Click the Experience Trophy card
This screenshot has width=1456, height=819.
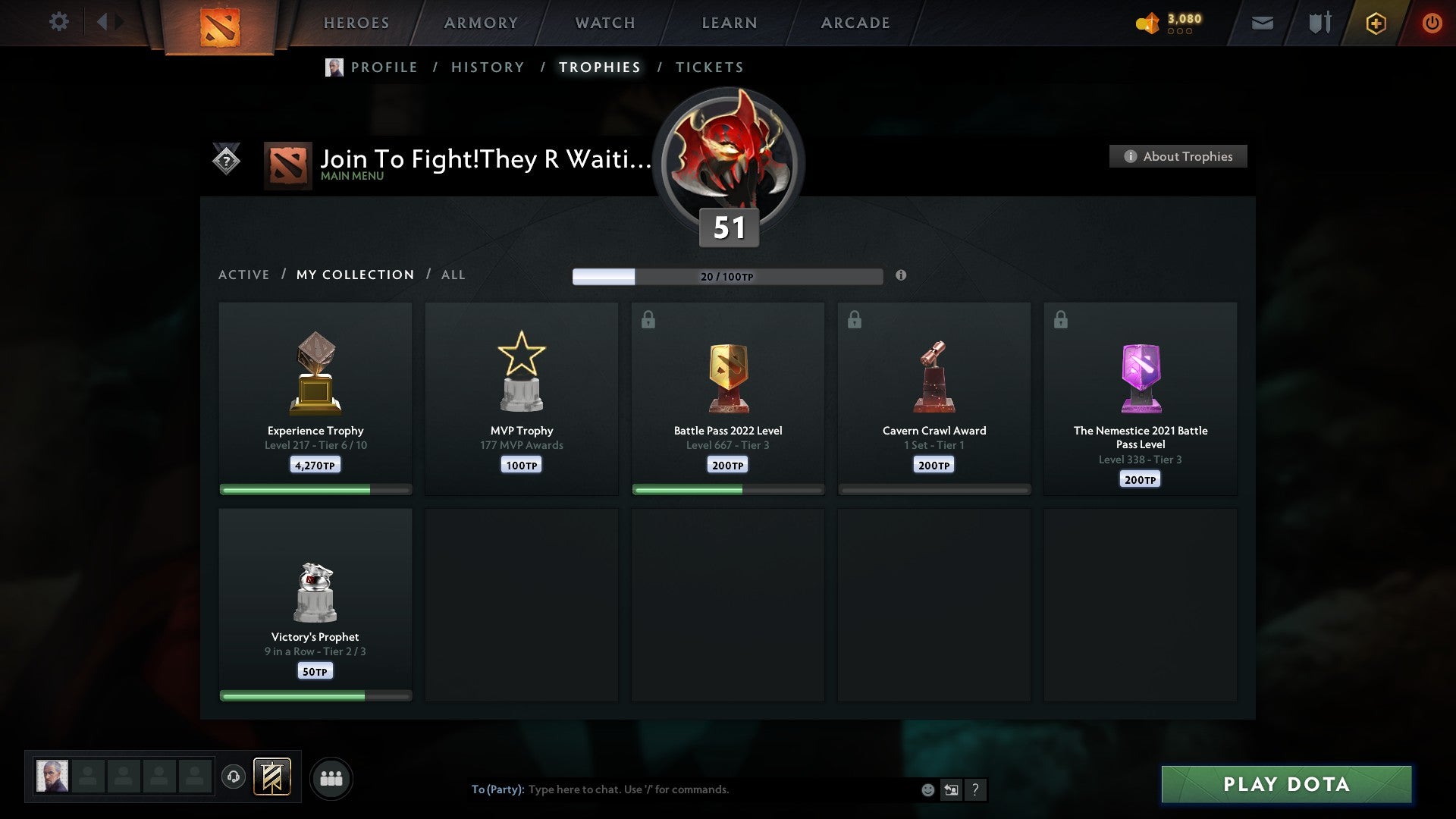(x=315, y=397)
